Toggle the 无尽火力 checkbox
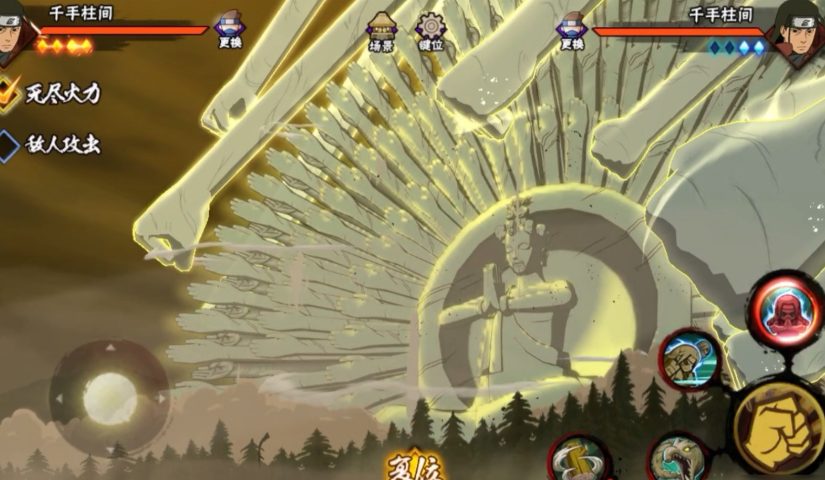The width and height of the screenshot is (825, 480). 10,94
